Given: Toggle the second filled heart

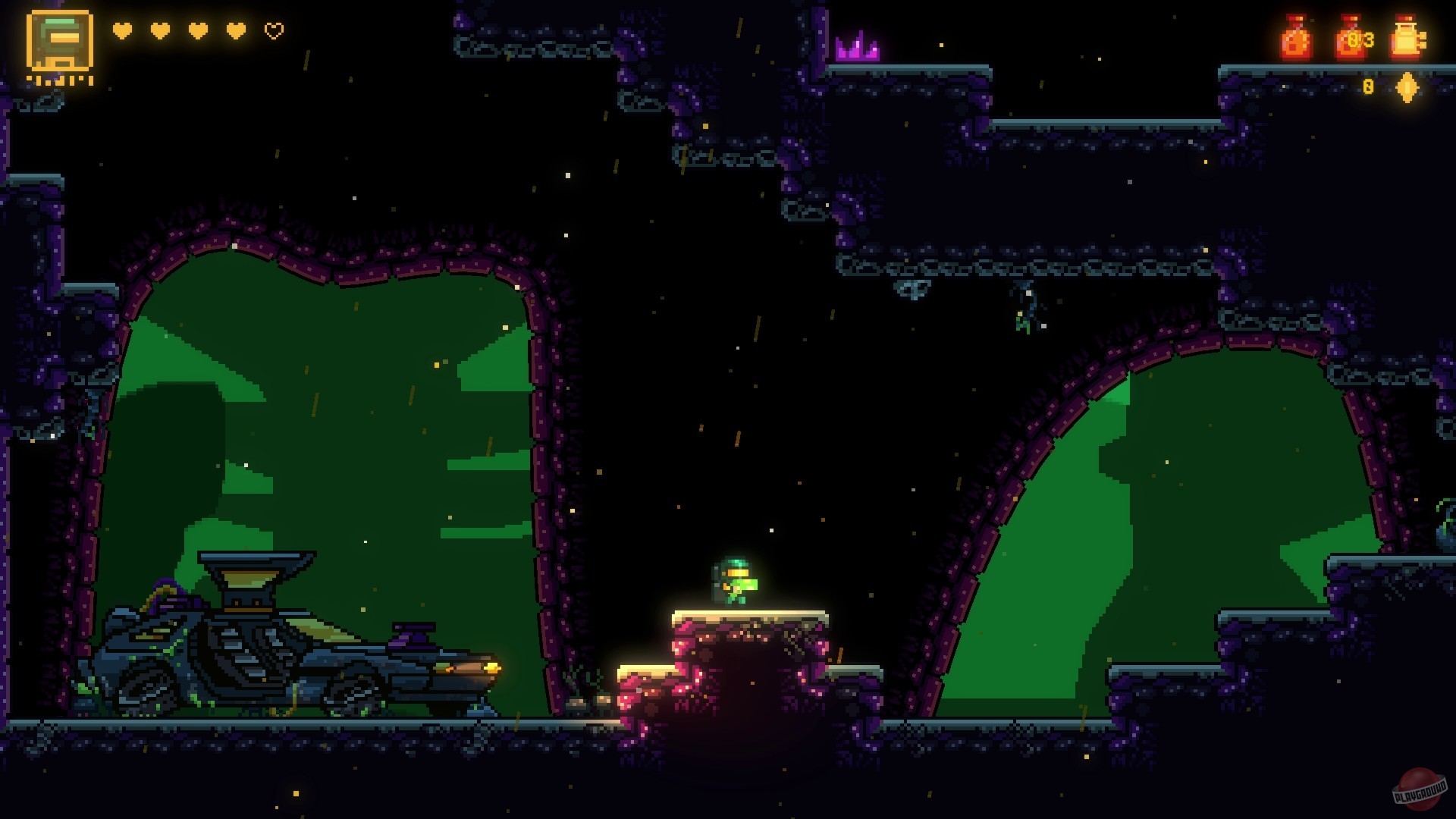Looking at the screenshot, I should [x=158, y=31].
